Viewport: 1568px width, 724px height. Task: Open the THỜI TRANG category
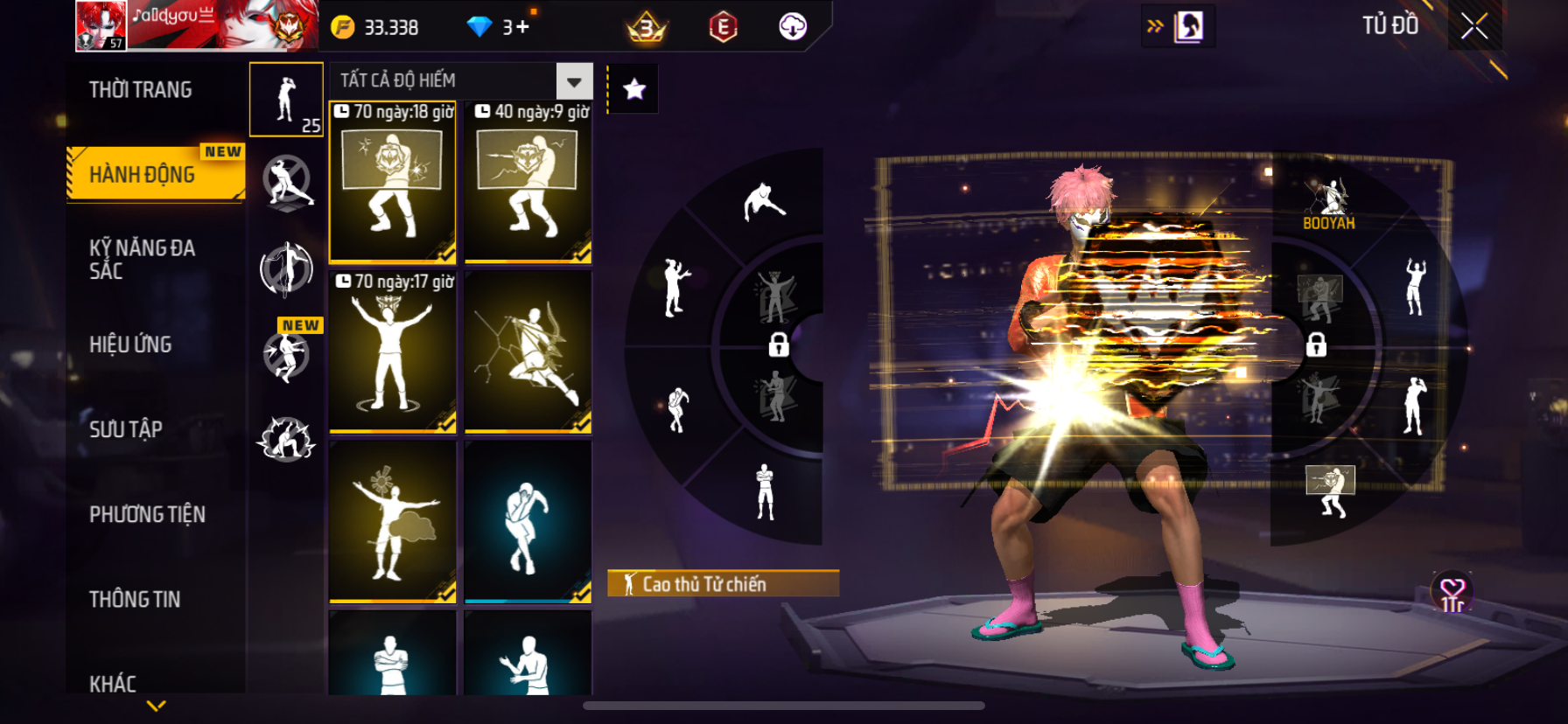140,90
